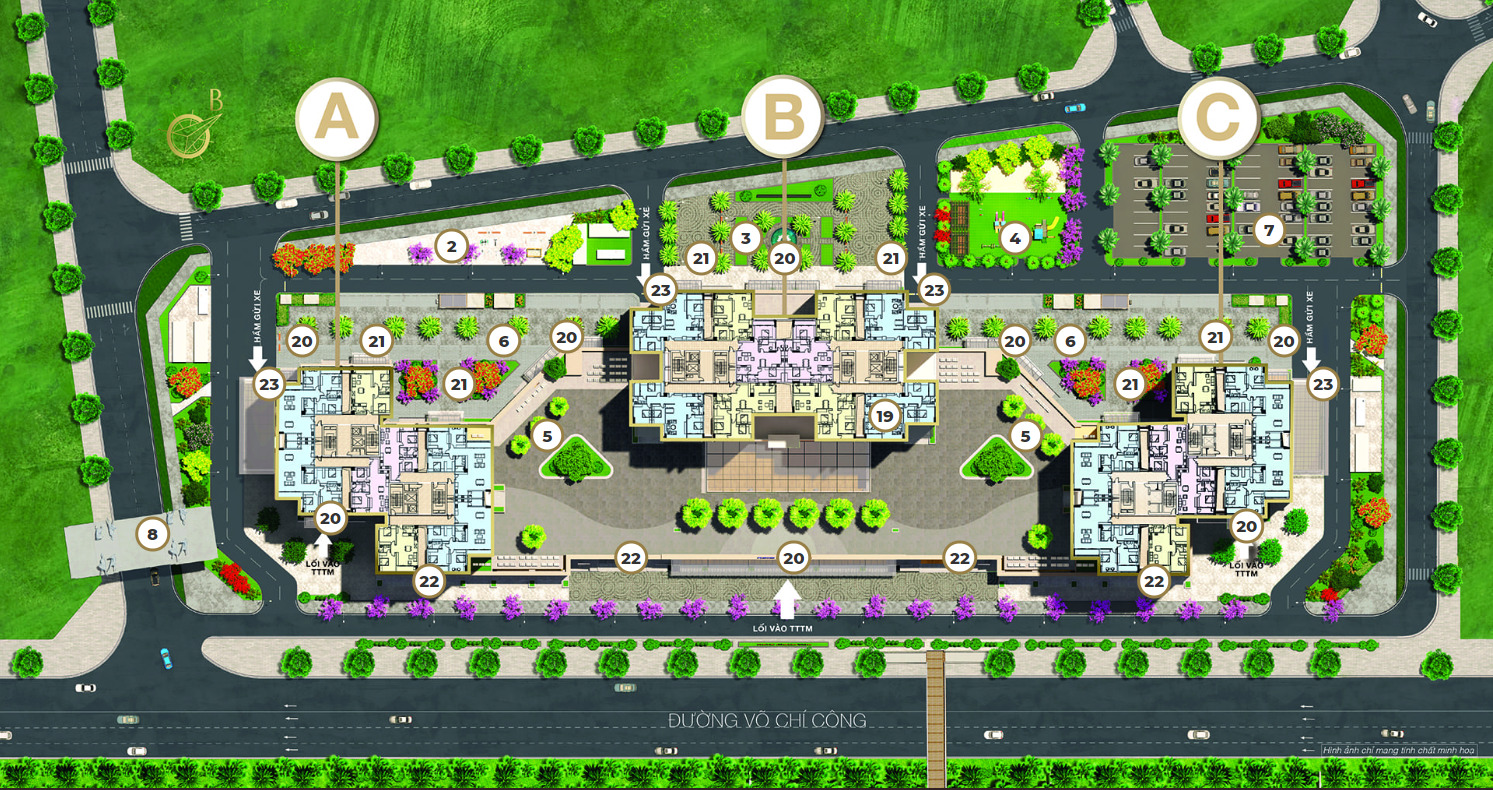1493x790 pixels.
Task: Select the tower A circle marker
Action: [x=336, y=119]
